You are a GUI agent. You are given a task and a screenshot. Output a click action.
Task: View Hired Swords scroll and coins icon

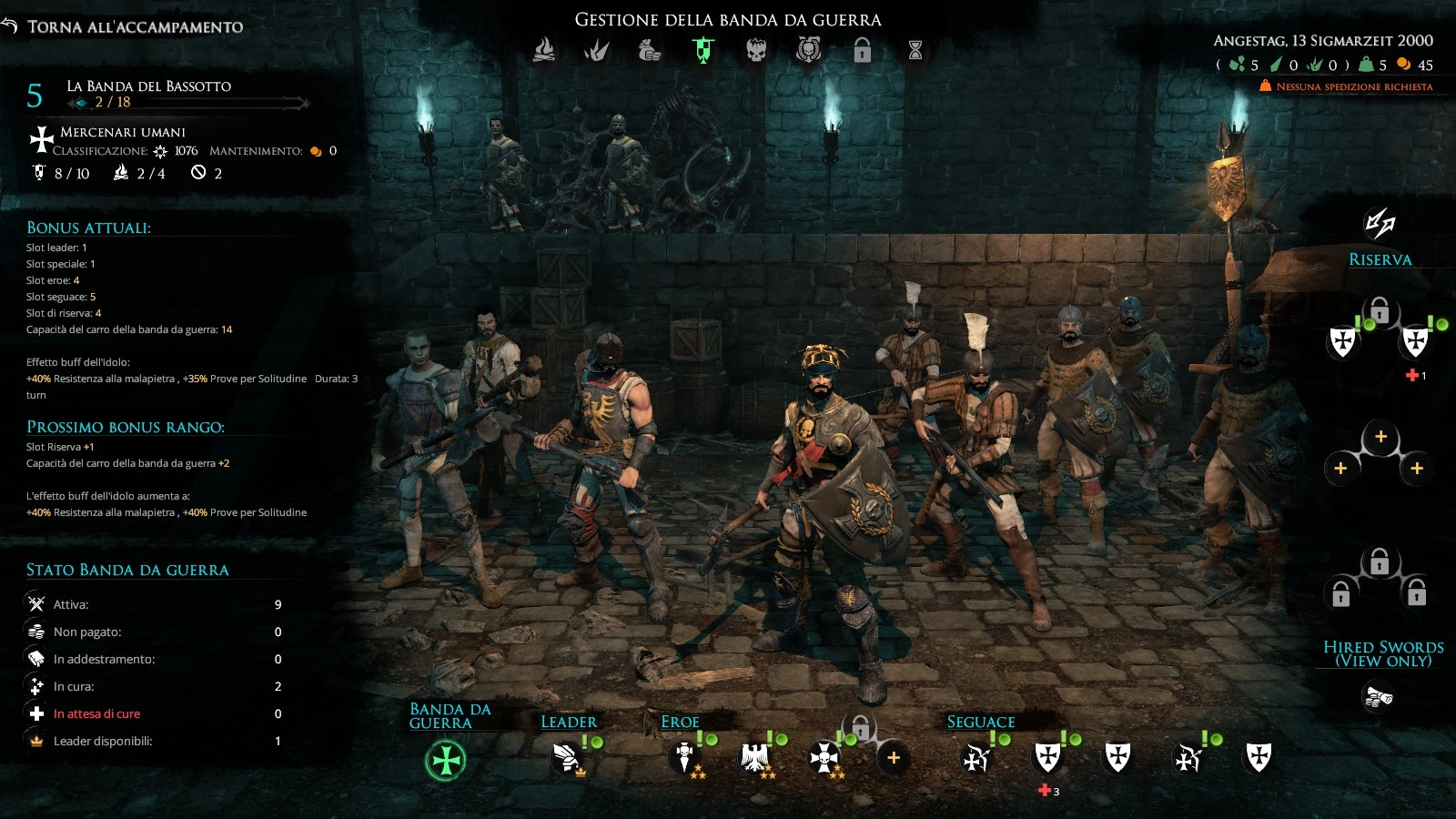click(1379, 697)
